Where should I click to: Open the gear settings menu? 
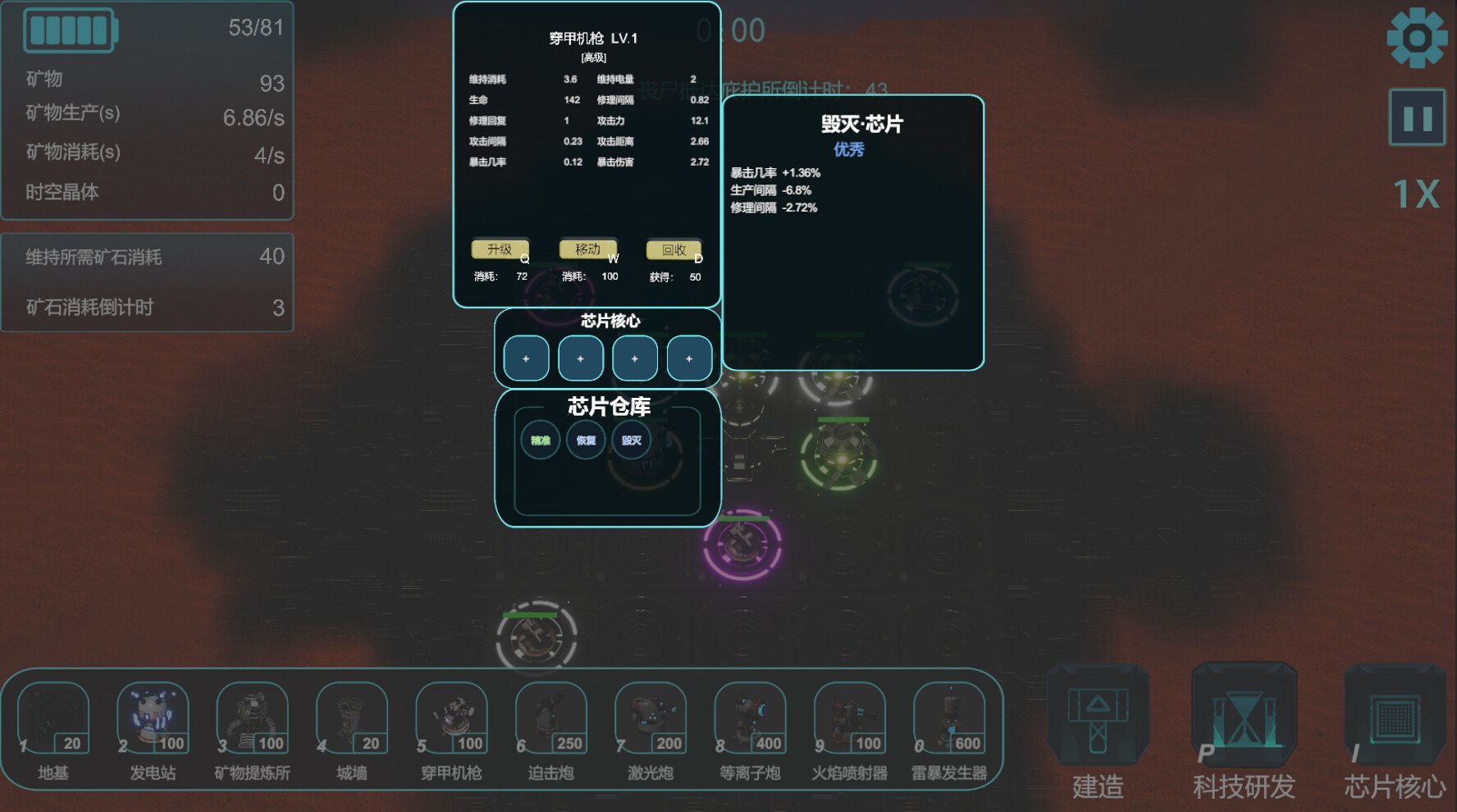(x=1416, y=38)
